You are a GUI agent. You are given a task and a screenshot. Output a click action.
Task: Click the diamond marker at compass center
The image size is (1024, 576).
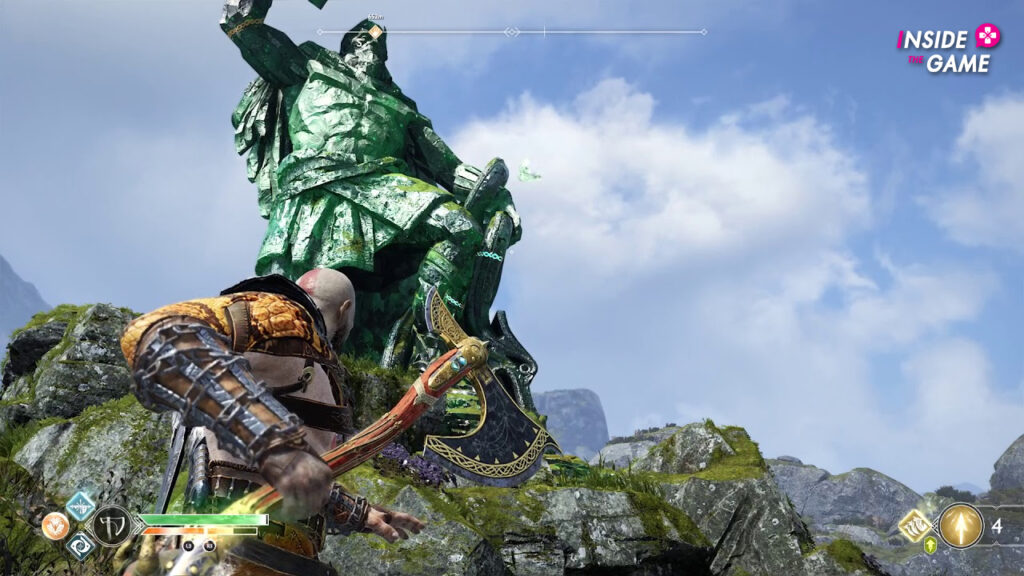click(x=512, y=32)
